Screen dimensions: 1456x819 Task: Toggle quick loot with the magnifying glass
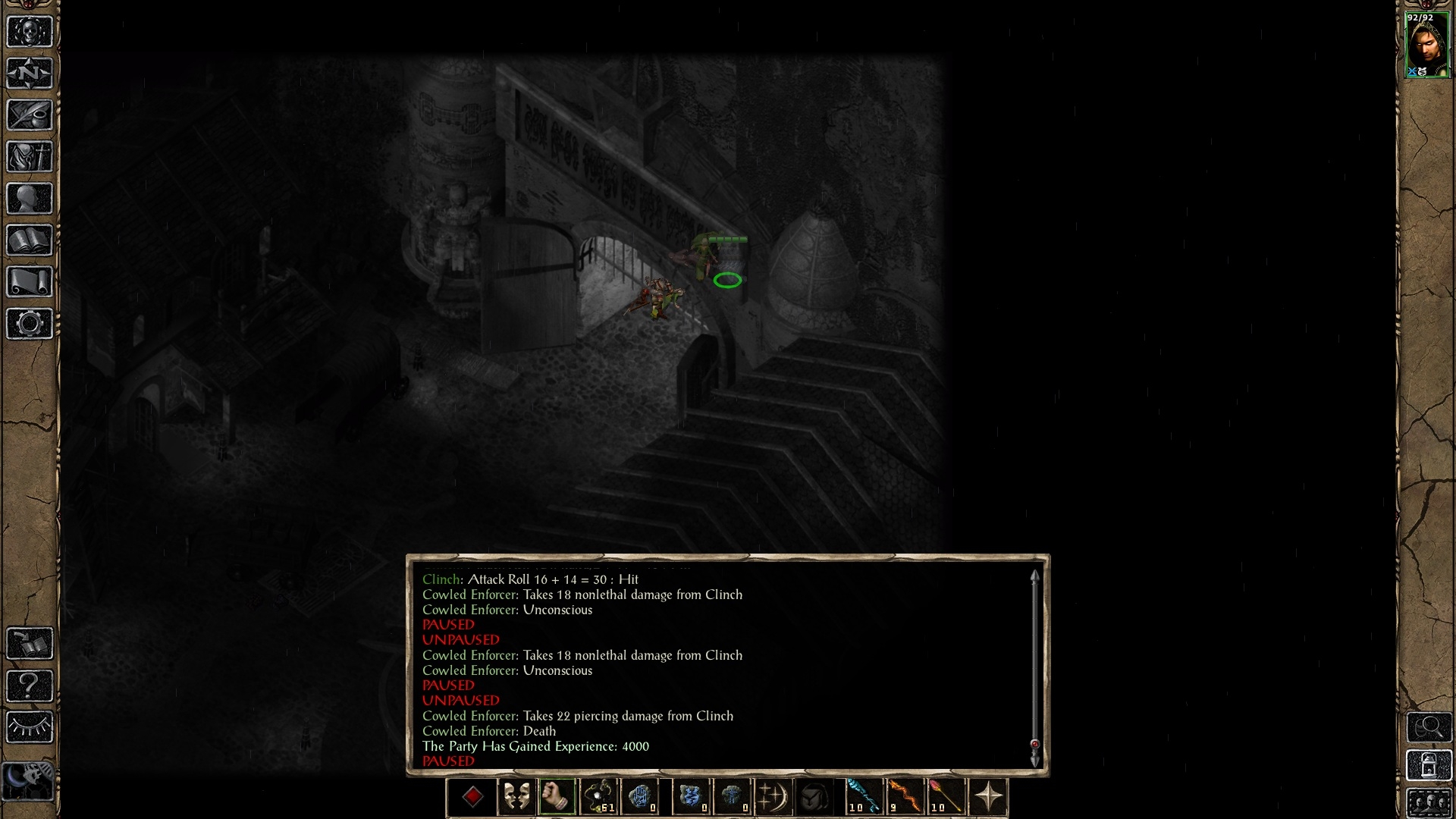[1429, 727]
